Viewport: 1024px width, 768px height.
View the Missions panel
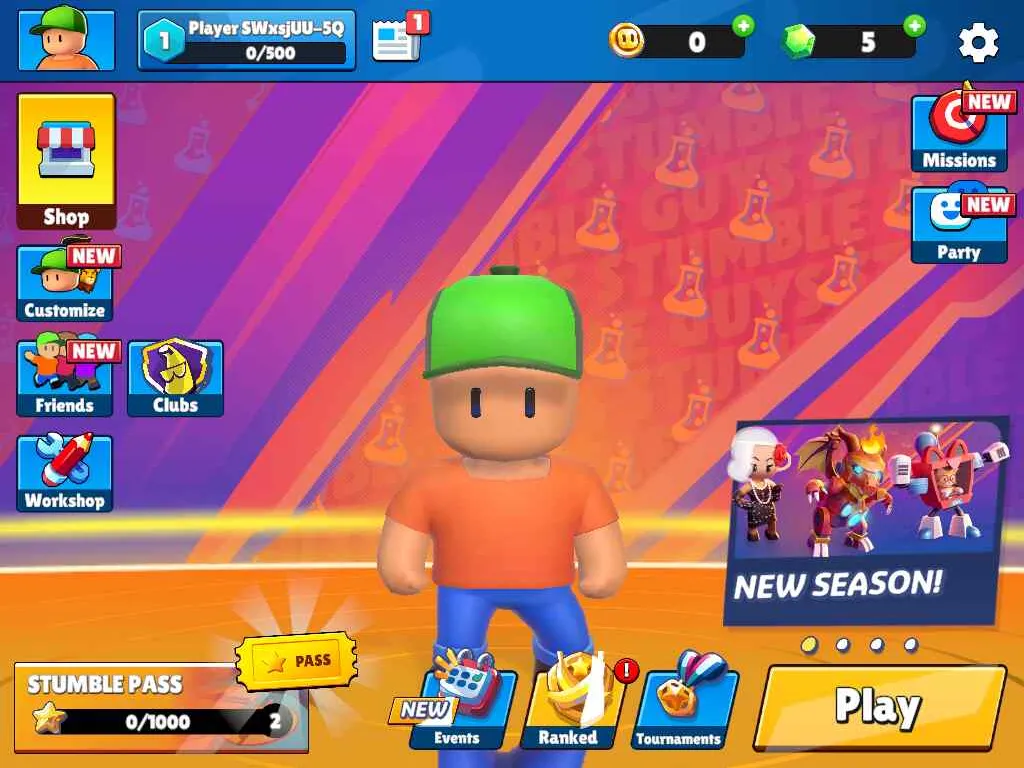coord(958,135)
